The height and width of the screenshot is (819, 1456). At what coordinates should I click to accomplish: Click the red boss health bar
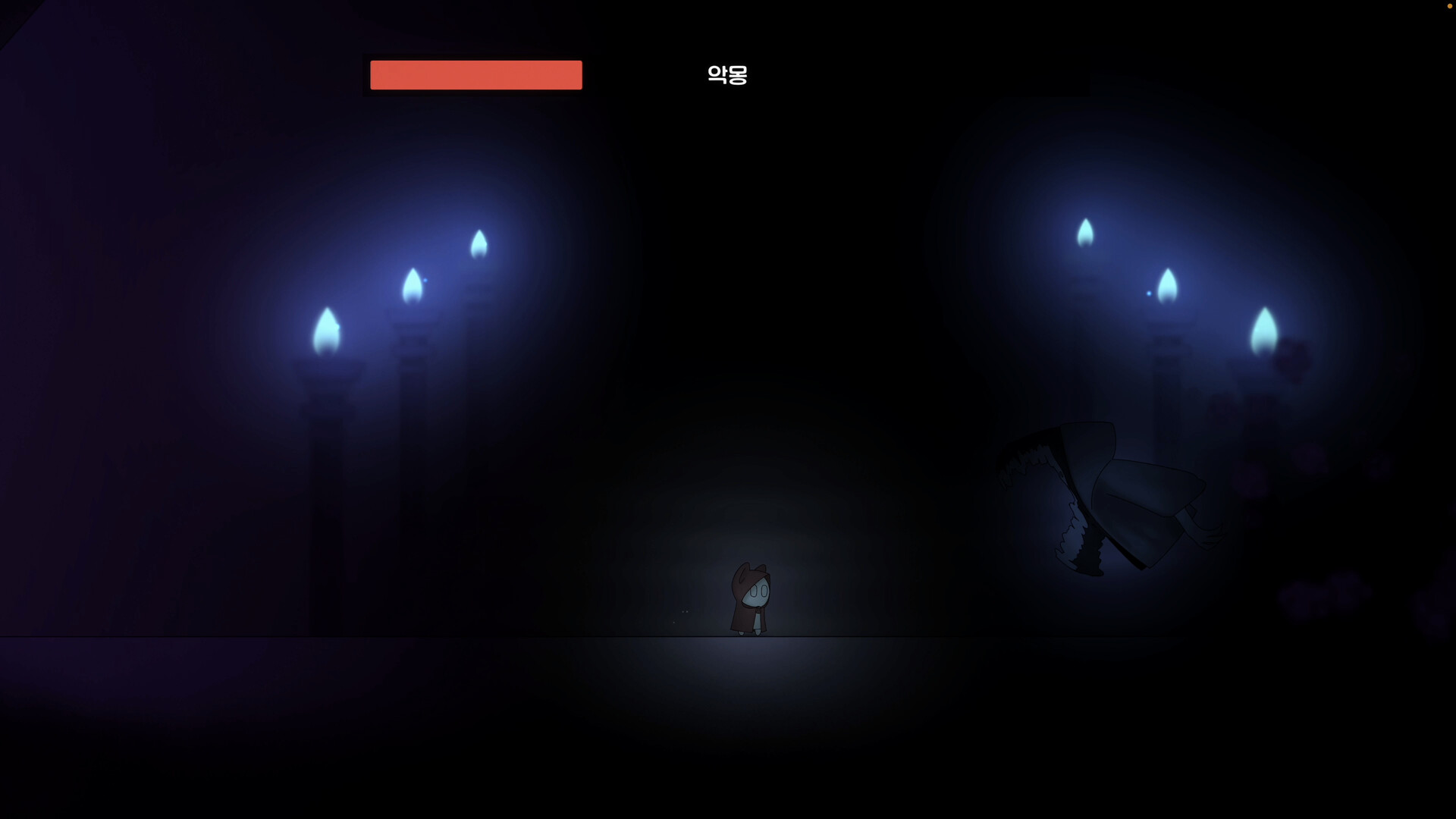475,75
